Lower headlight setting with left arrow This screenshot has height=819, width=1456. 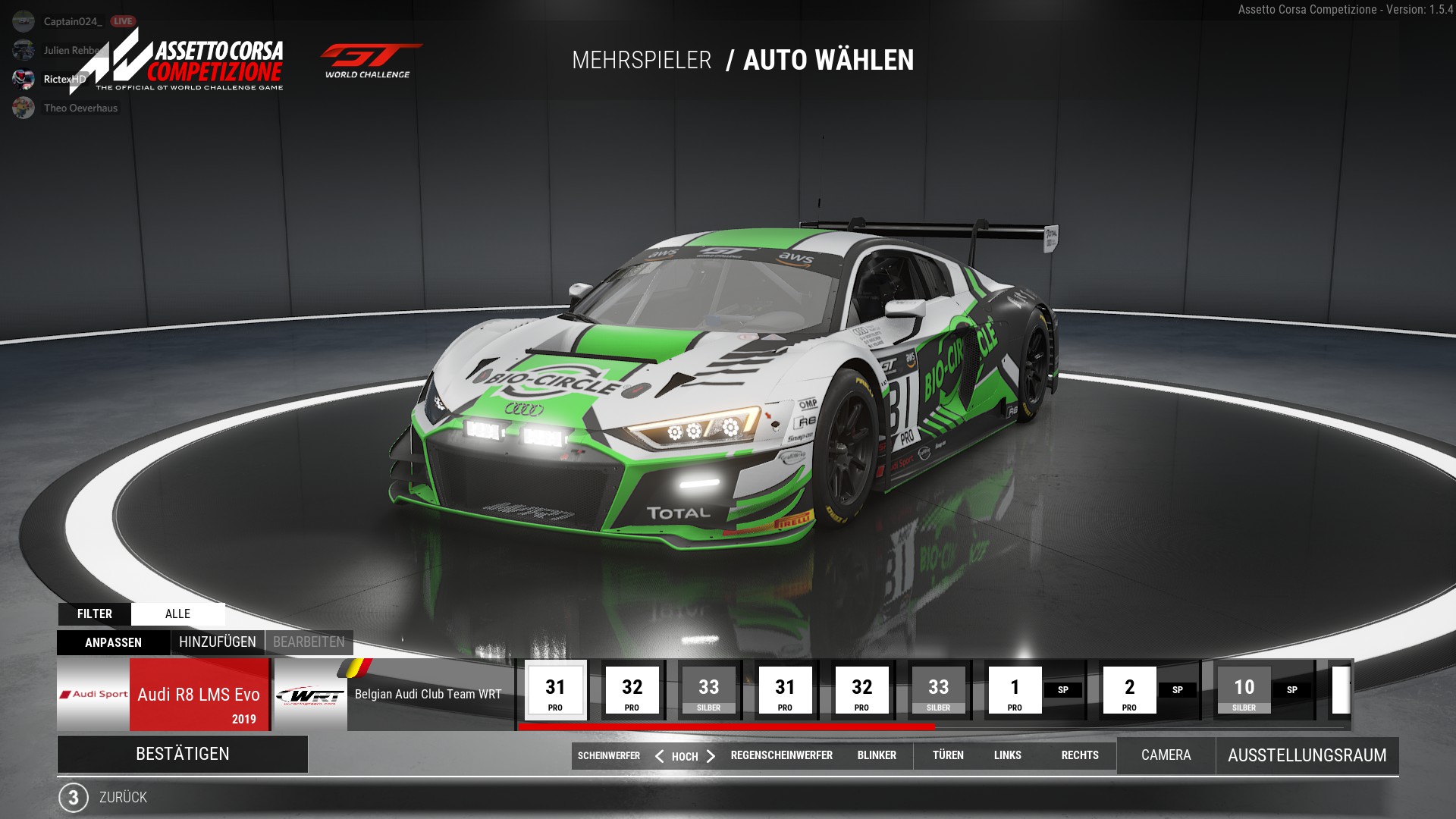click(659, 756)
